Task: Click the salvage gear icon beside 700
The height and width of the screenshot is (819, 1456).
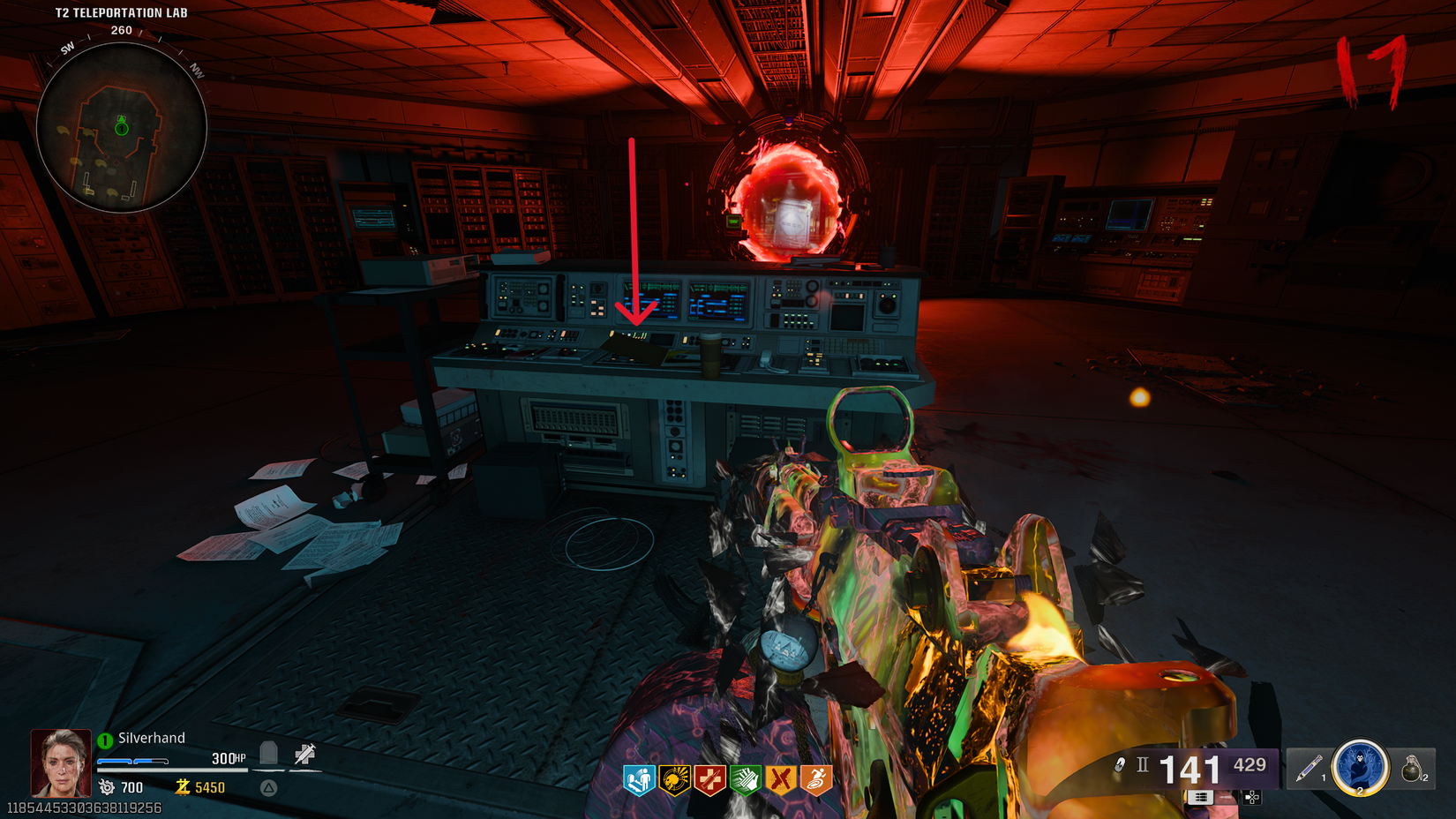Action: tap(108, 787)
